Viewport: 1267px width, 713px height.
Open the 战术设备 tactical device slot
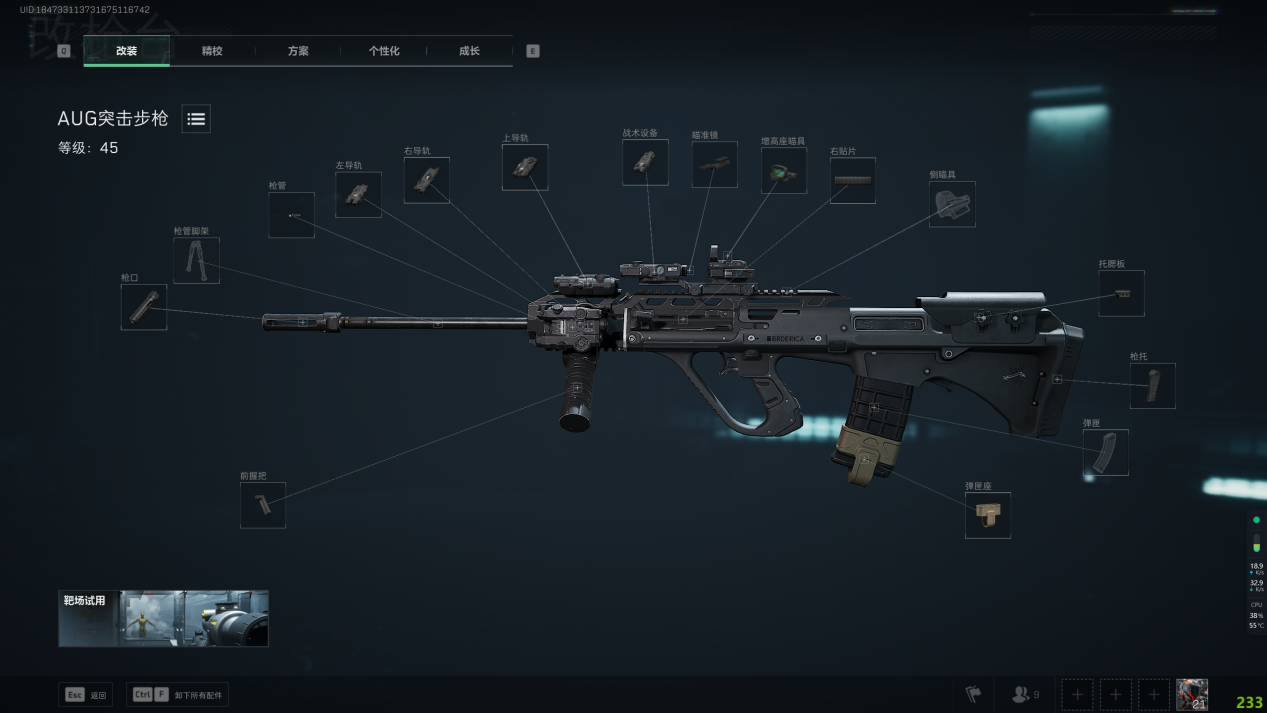tap(645, 162)
